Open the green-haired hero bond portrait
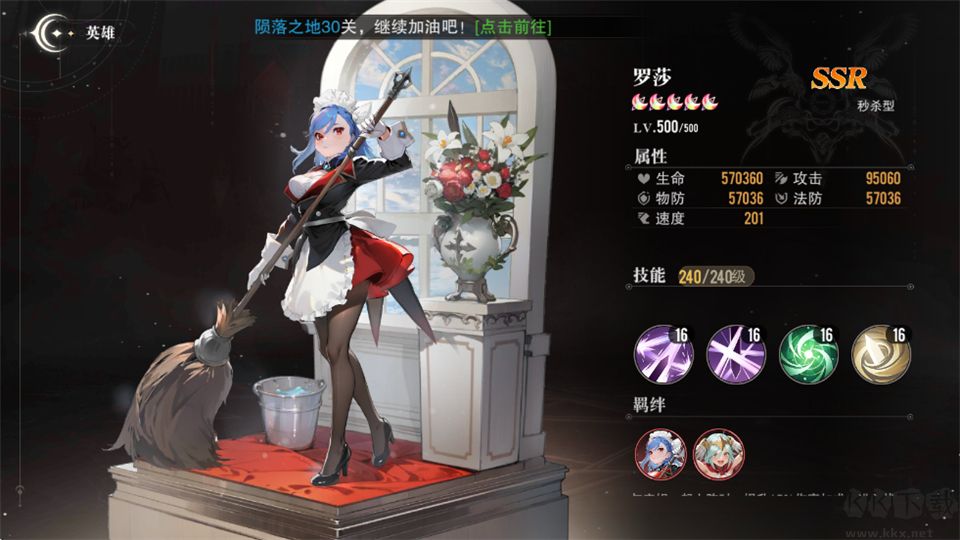This screenshot has height=540, width=960. [x=718, y=454]
